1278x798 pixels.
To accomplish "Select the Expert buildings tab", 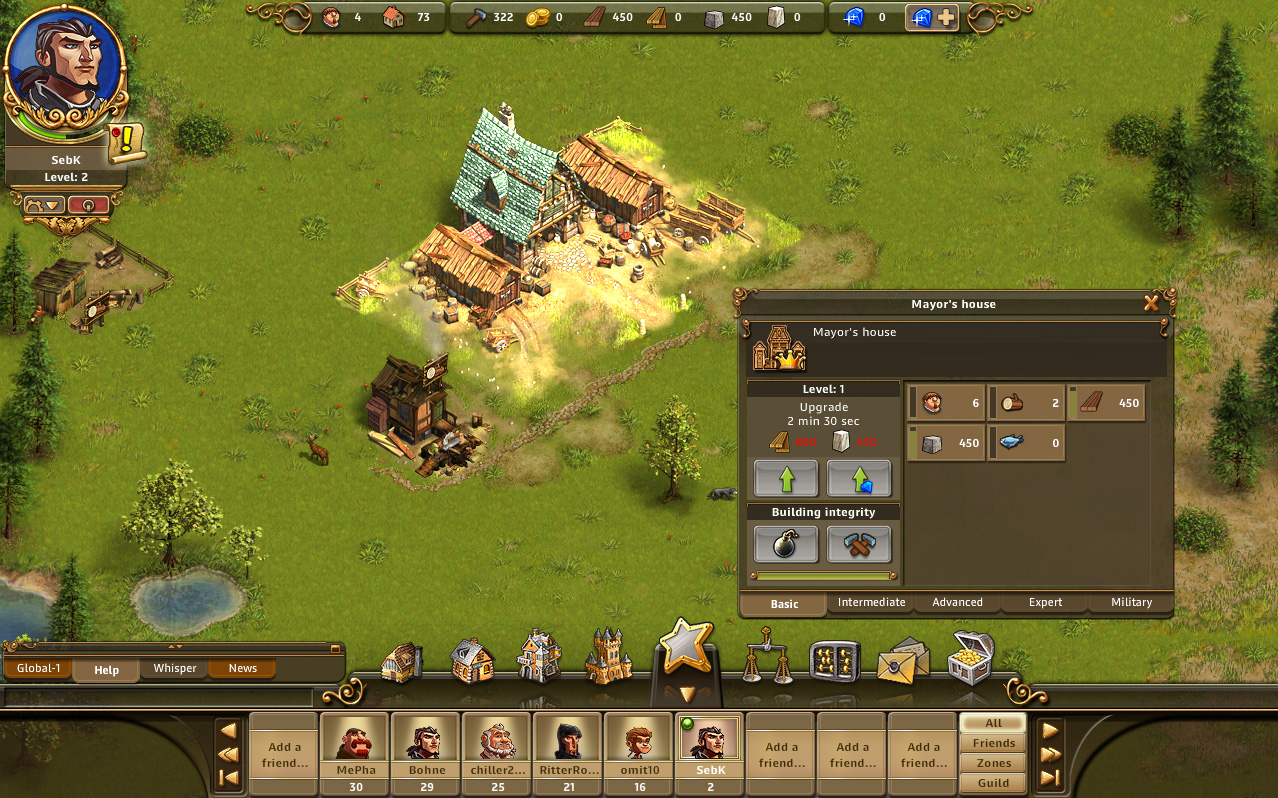I will 1045,603.
